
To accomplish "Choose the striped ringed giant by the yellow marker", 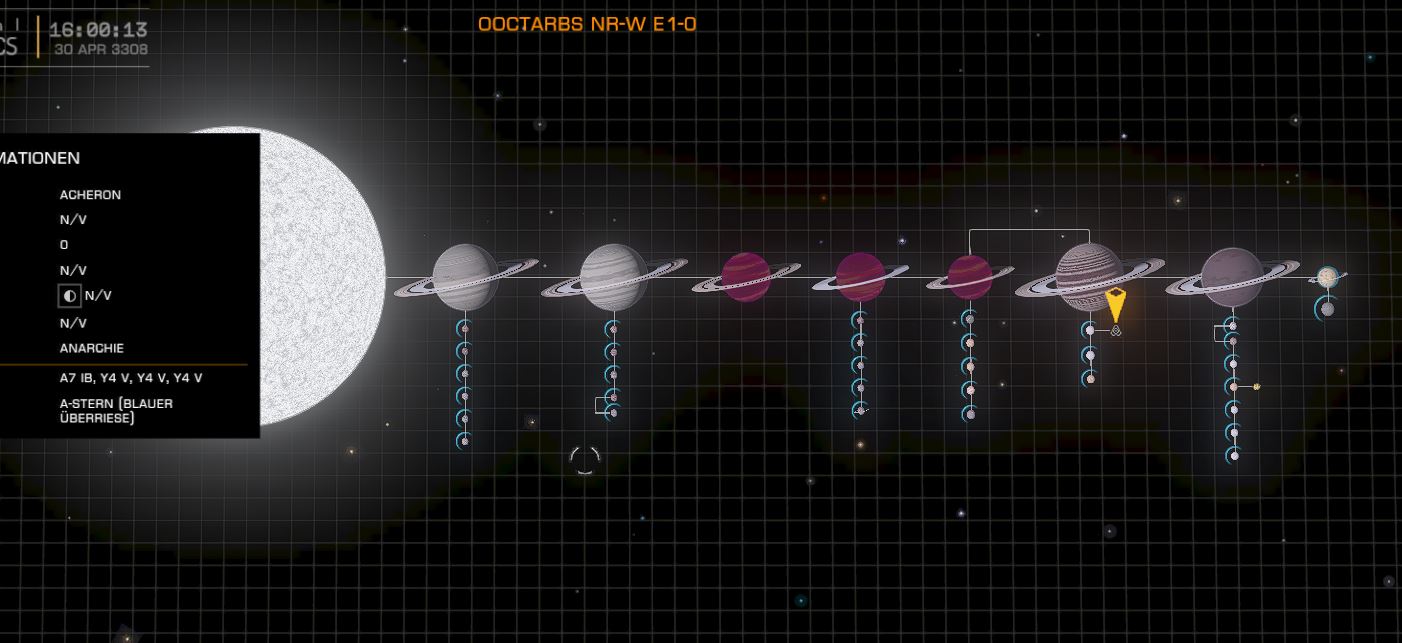I will tap(1088, 275).
